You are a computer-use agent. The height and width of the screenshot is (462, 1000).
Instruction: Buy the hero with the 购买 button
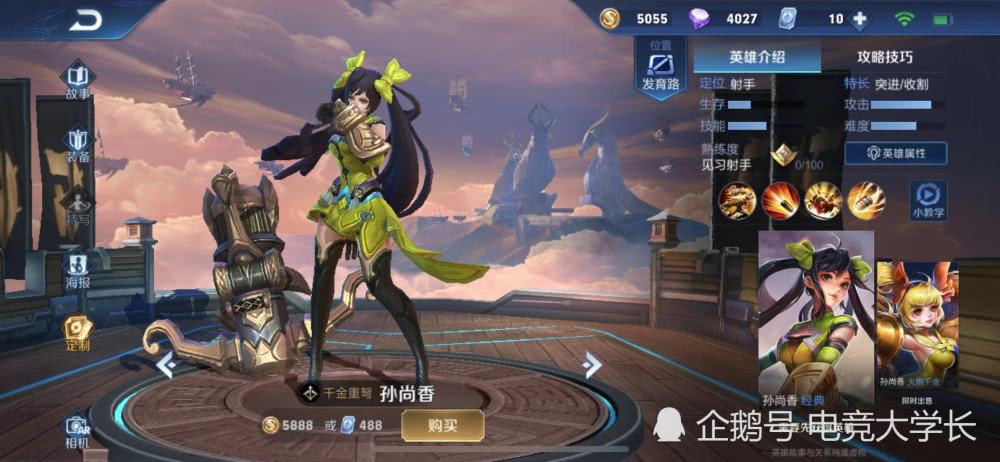[442, 425]
